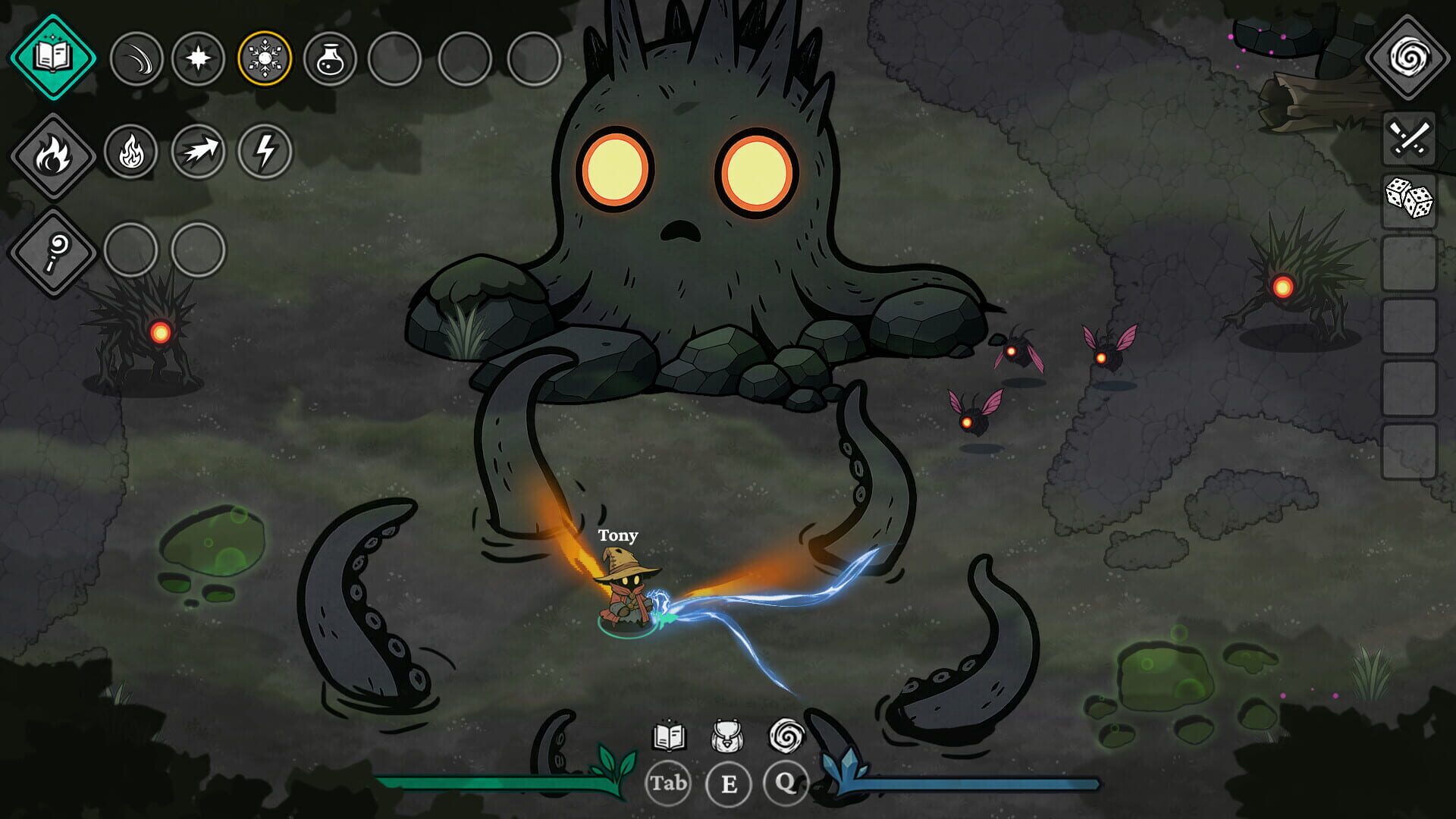Image resolution: width=1456 pixels, height=819 pixels.
Task: Pick the flame spell in circle
Action: coord(130,152)
